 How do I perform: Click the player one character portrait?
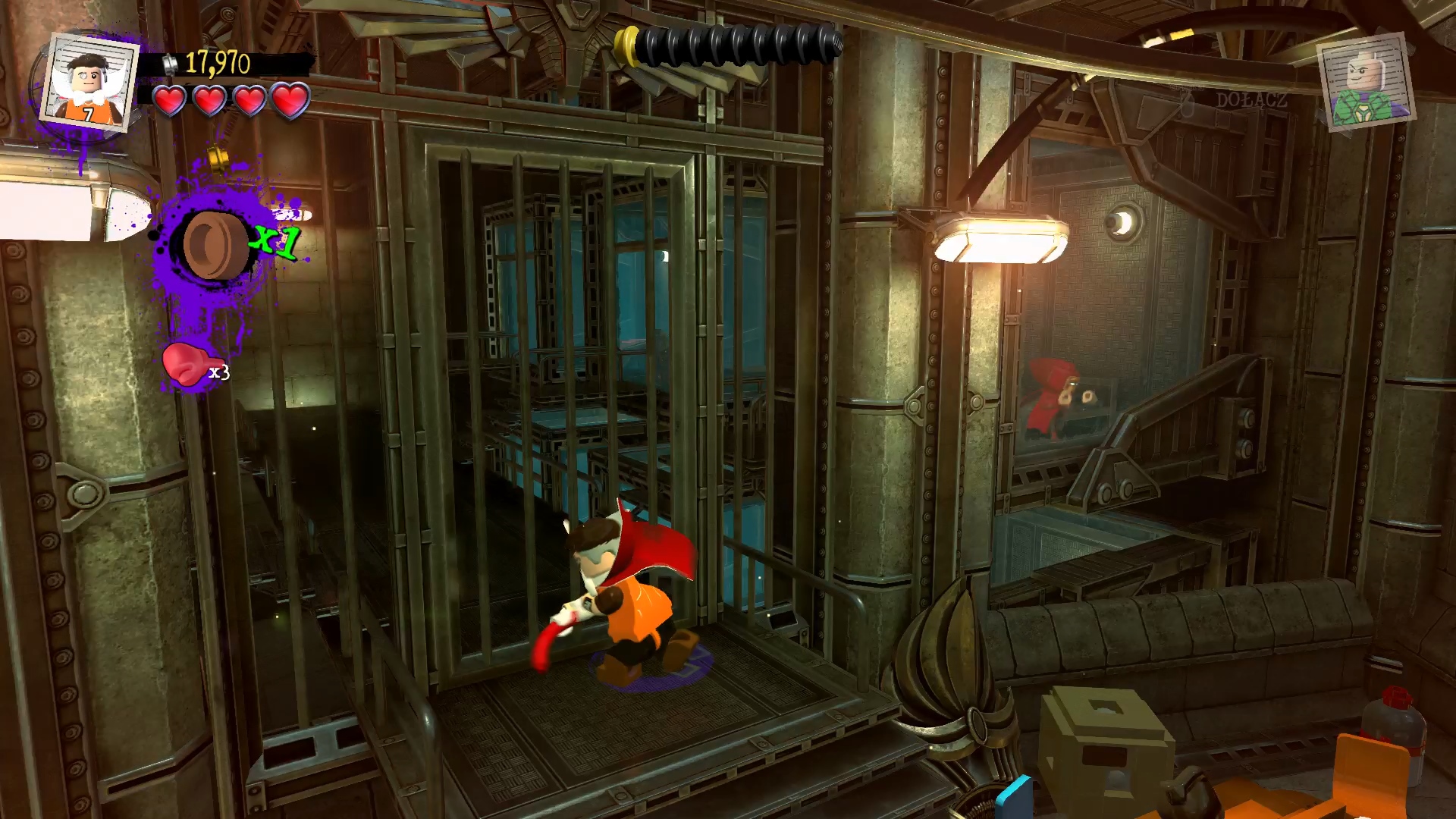(89, 81)
